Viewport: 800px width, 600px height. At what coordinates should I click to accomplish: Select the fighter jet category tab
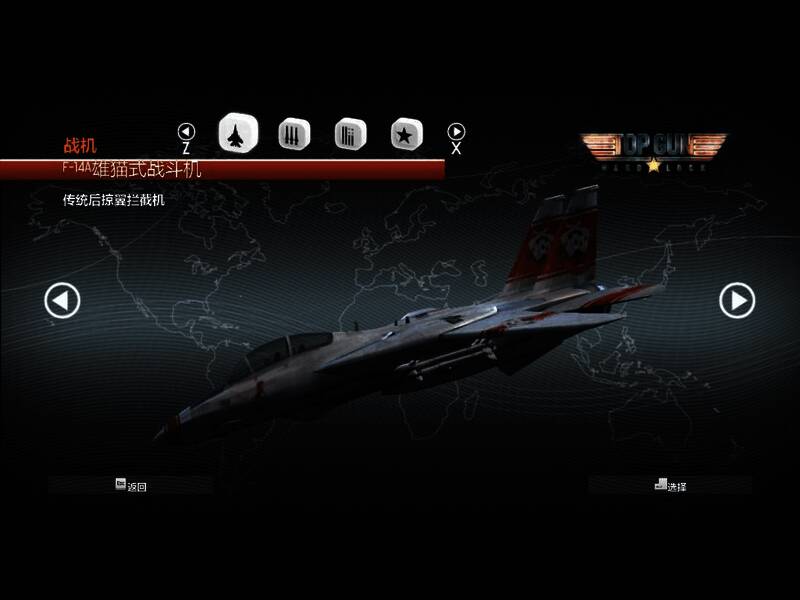point(238,133)
